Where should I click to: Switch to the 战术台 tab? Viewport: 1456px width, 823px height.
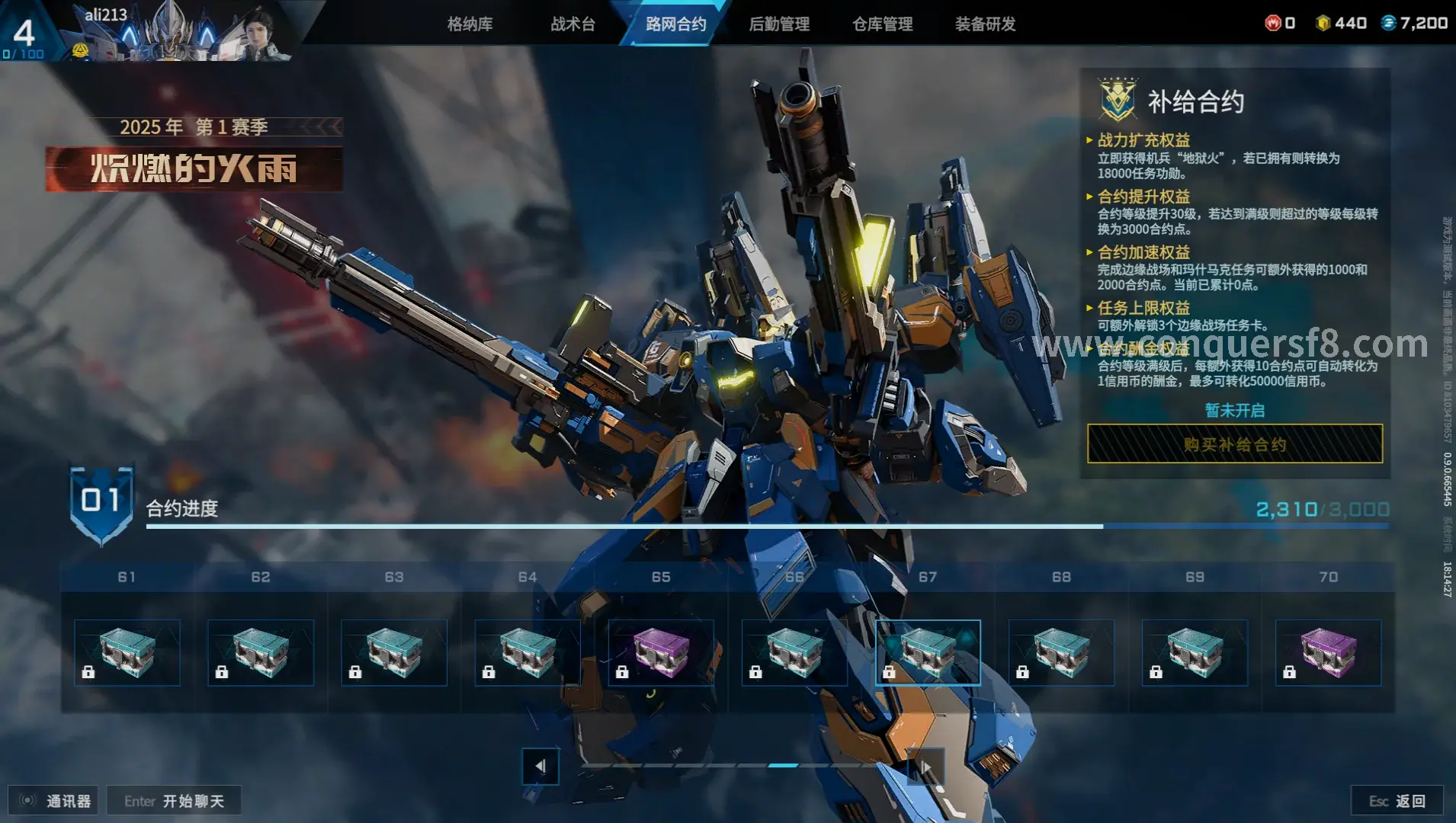click(x=572, y=24)
